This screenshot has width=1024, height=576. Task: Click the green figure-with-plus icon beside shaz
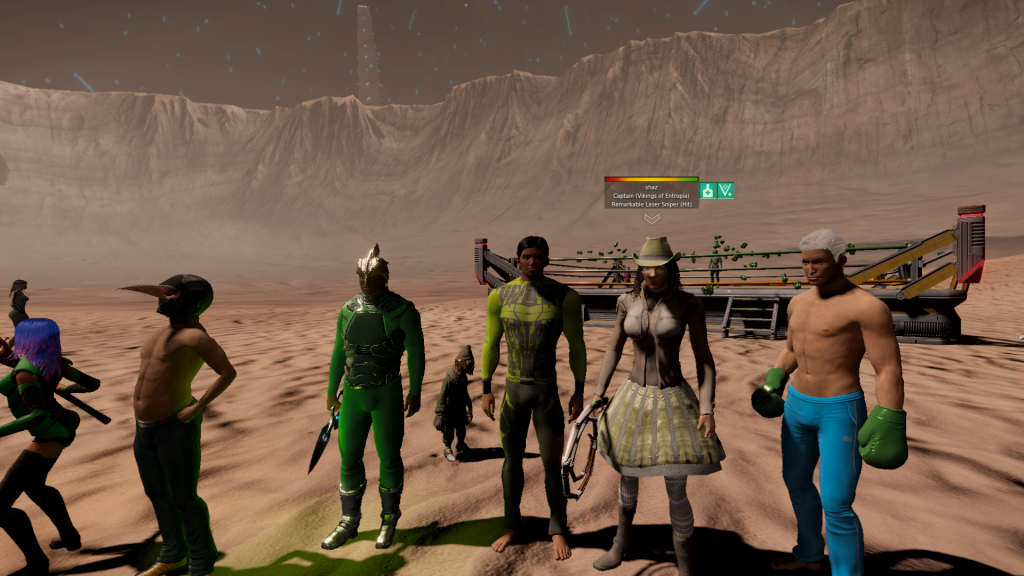pos(708,190)
